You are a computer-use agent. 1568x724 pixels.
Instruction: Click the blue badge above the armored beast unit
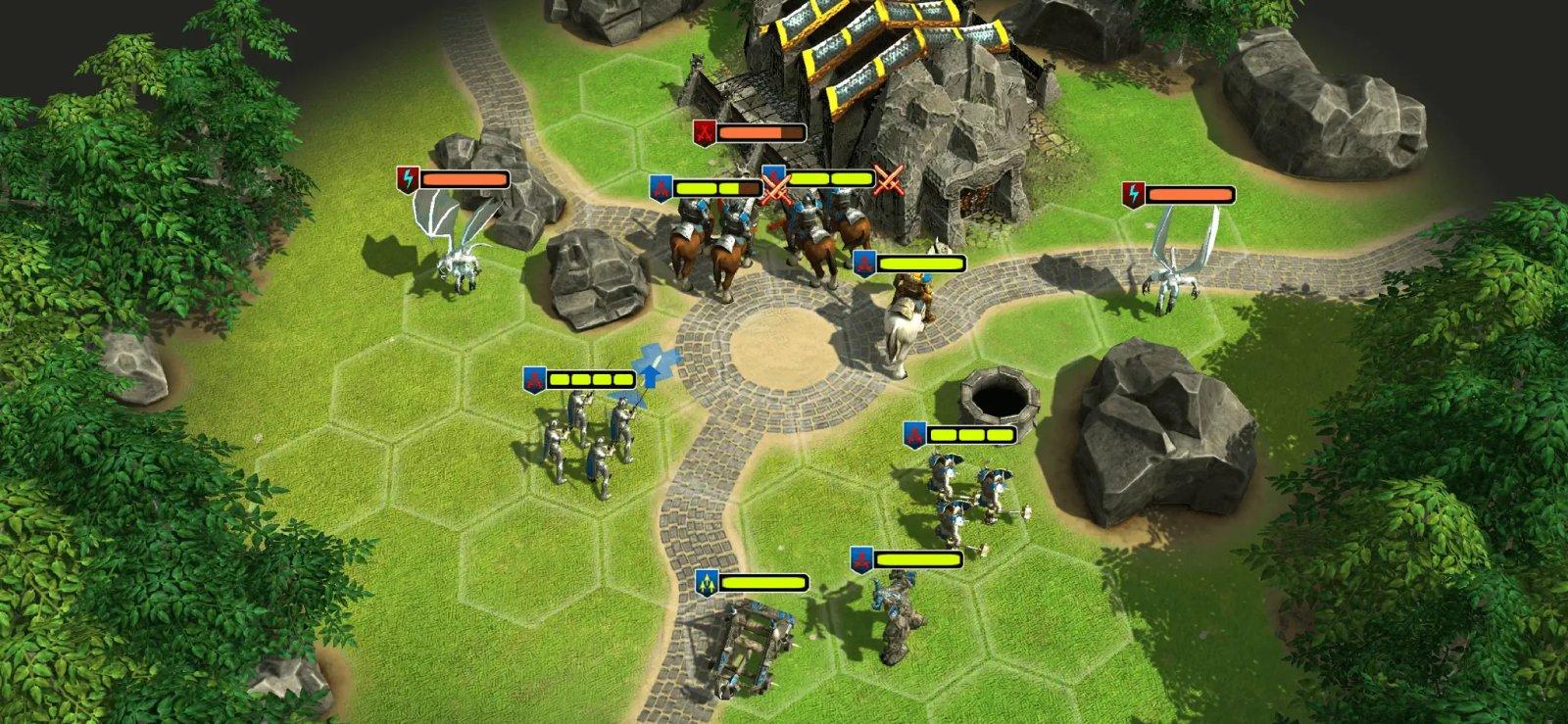click(862, 560)
